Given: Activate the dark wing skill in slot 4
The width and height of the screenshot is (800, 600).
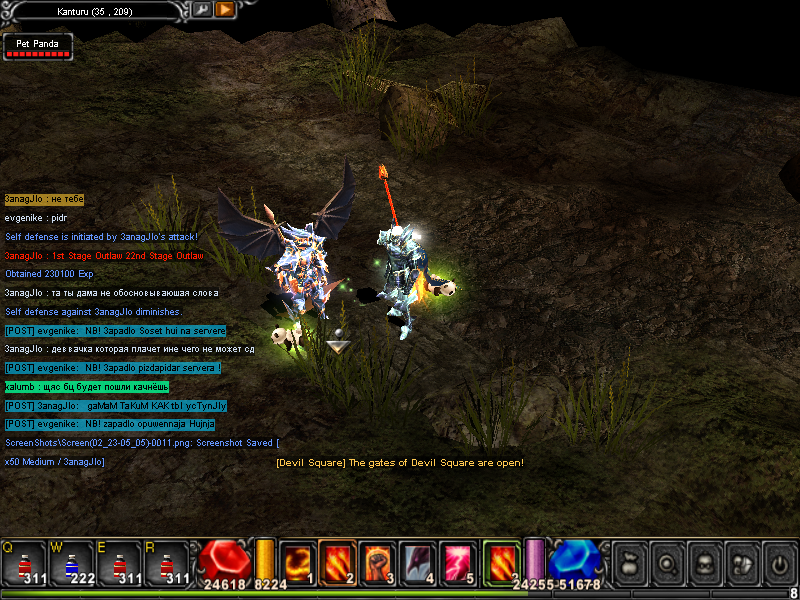Looking at the screenshot, I should tap(418, 562).
